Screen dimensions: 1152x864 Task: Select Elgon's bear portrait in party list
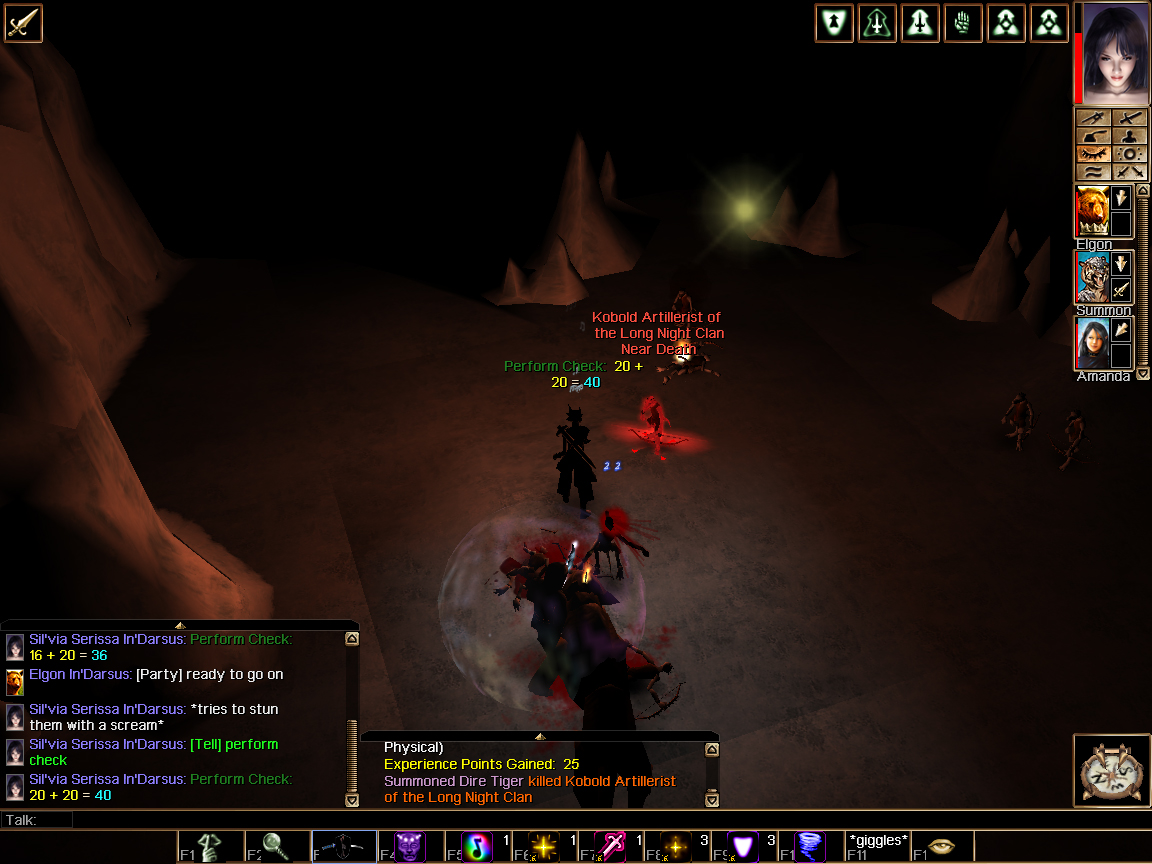point(1092,212)
